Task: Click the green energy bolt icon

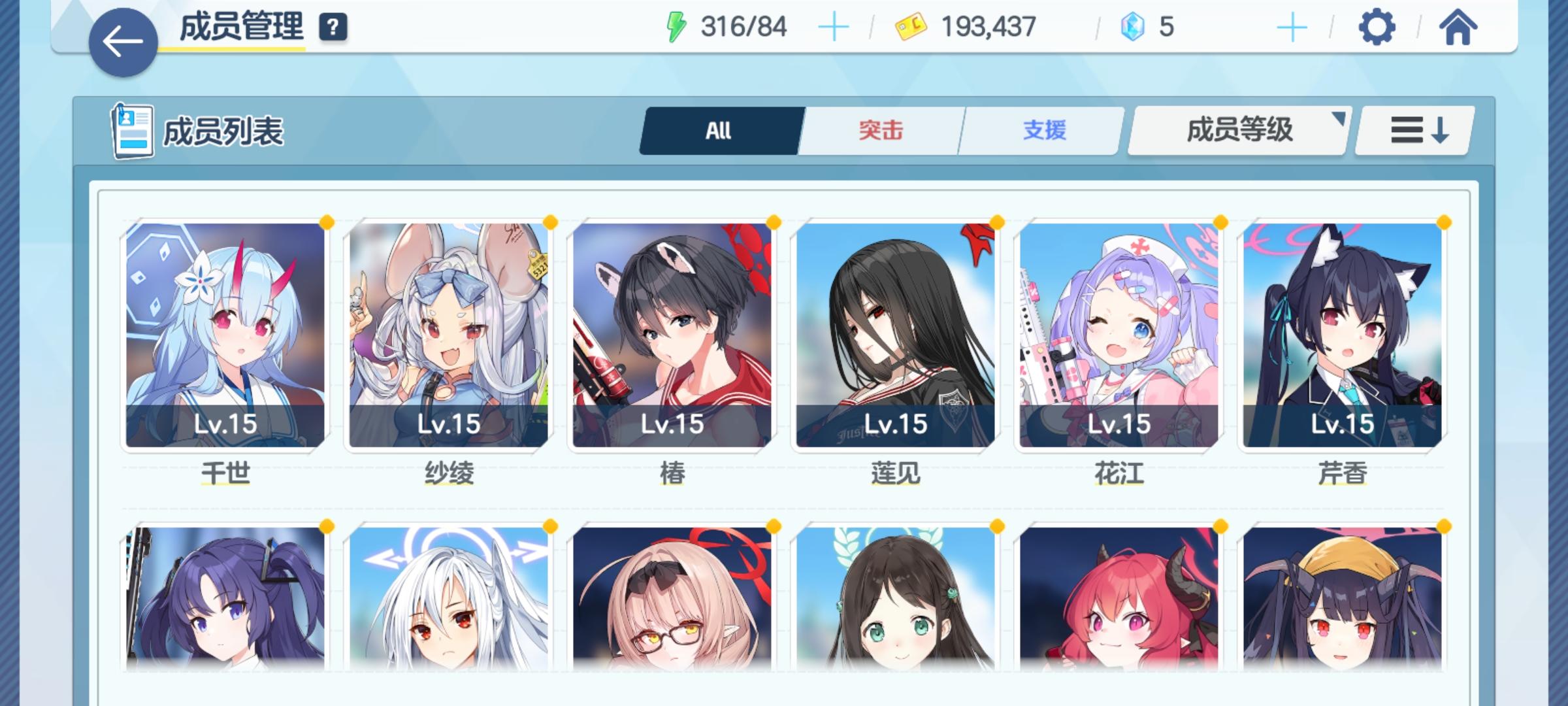Action: coord(678,26)
